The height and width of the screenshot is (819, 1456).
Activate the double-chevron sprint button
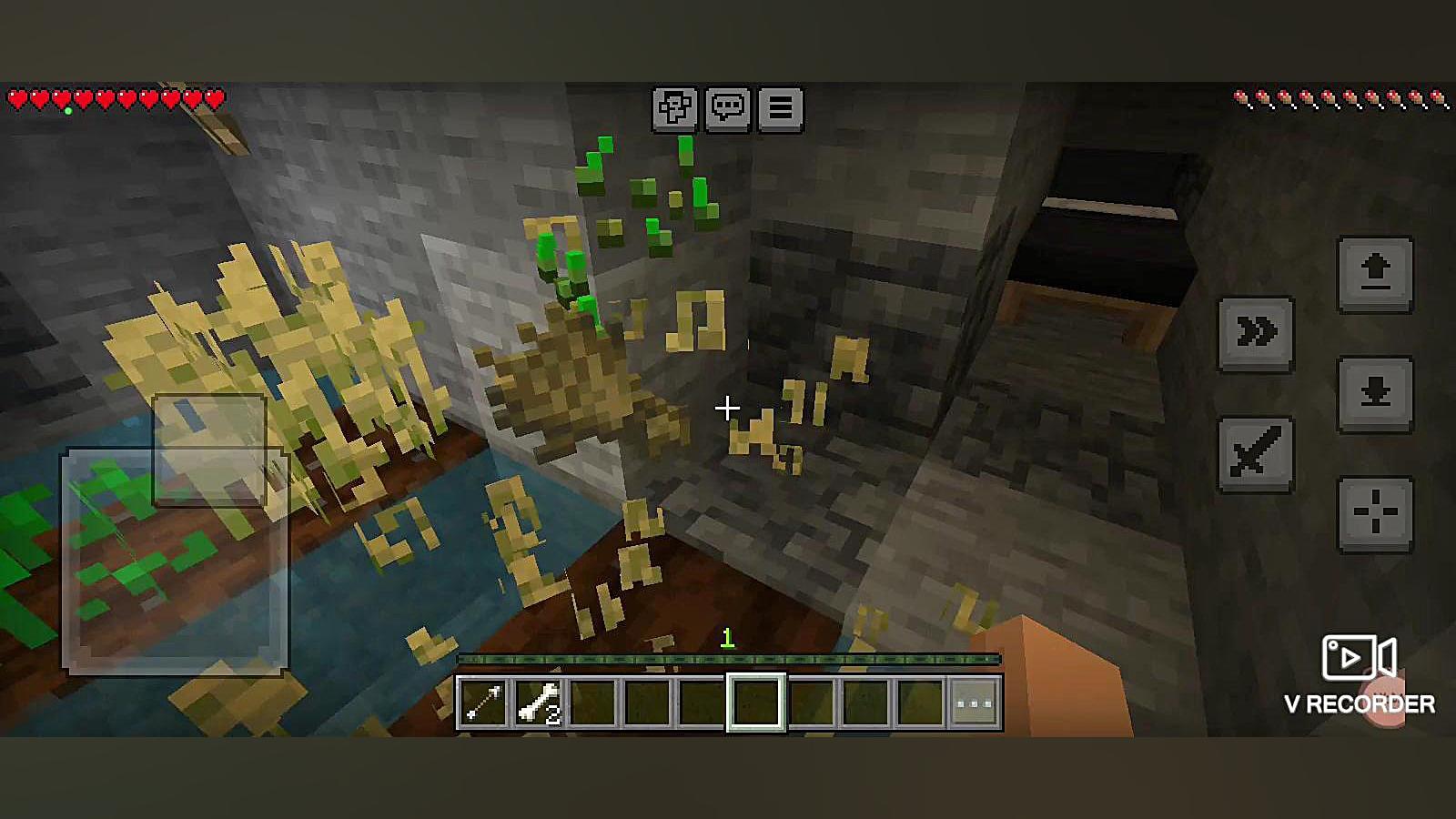1256,333
